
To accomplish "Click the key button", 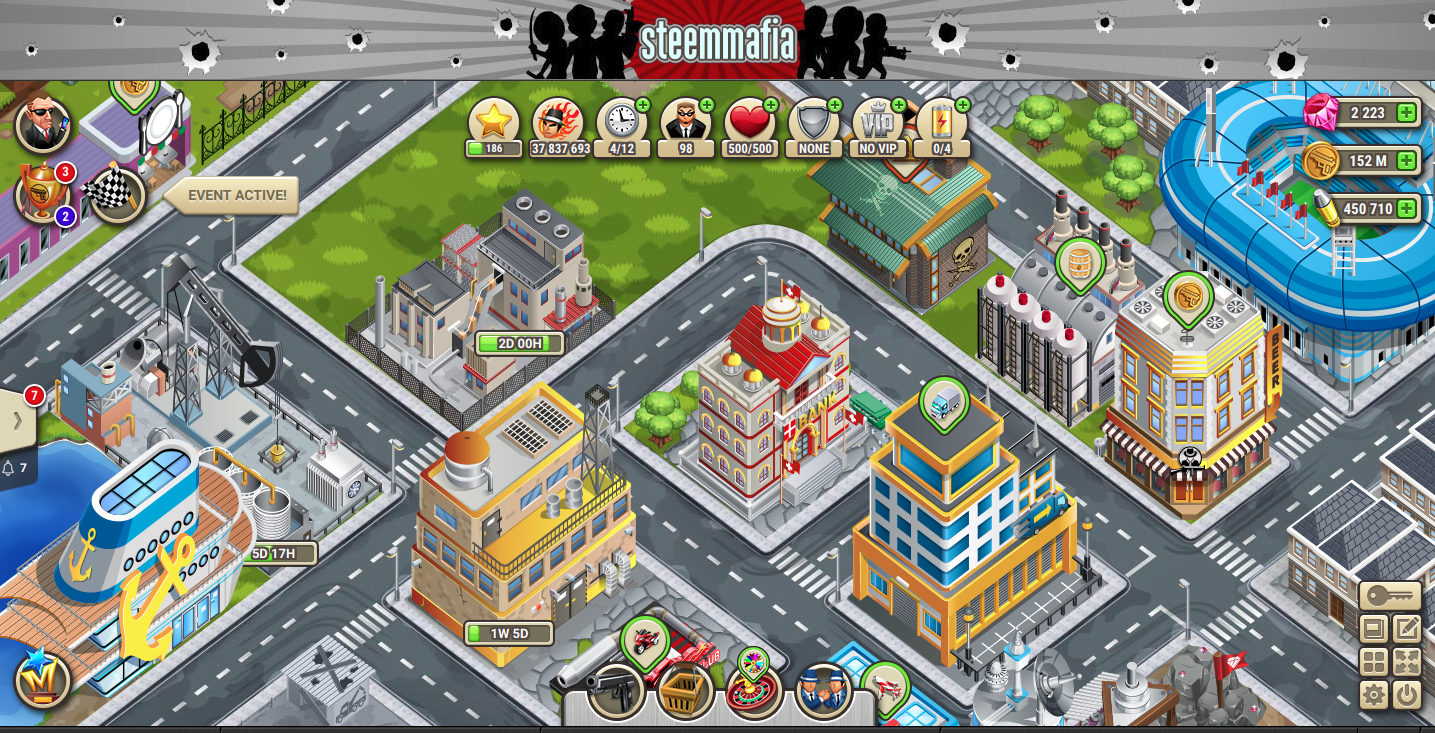I will click(1390, 596).
